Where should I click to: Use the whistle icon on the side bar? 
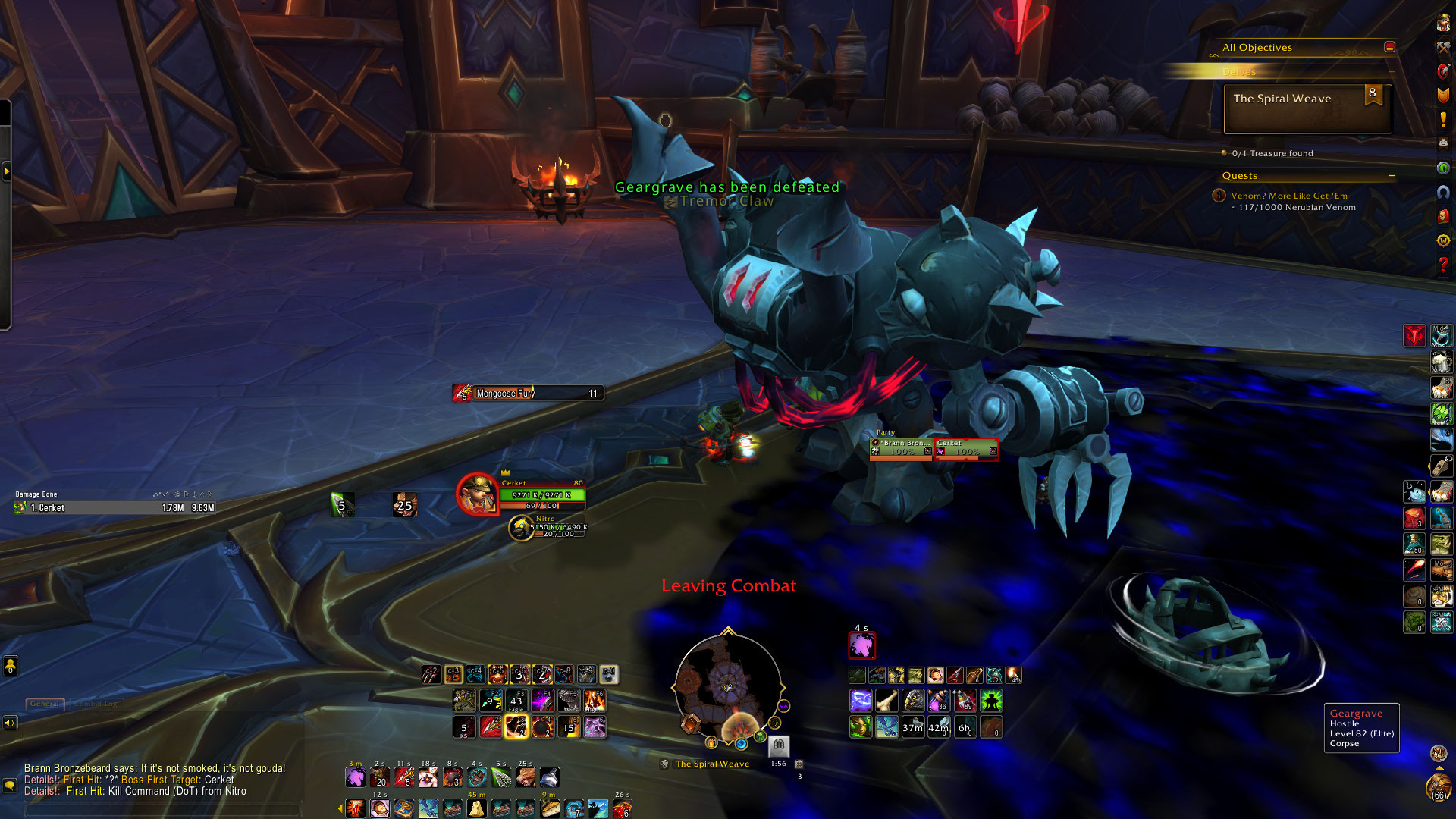tap(1442, 465)
